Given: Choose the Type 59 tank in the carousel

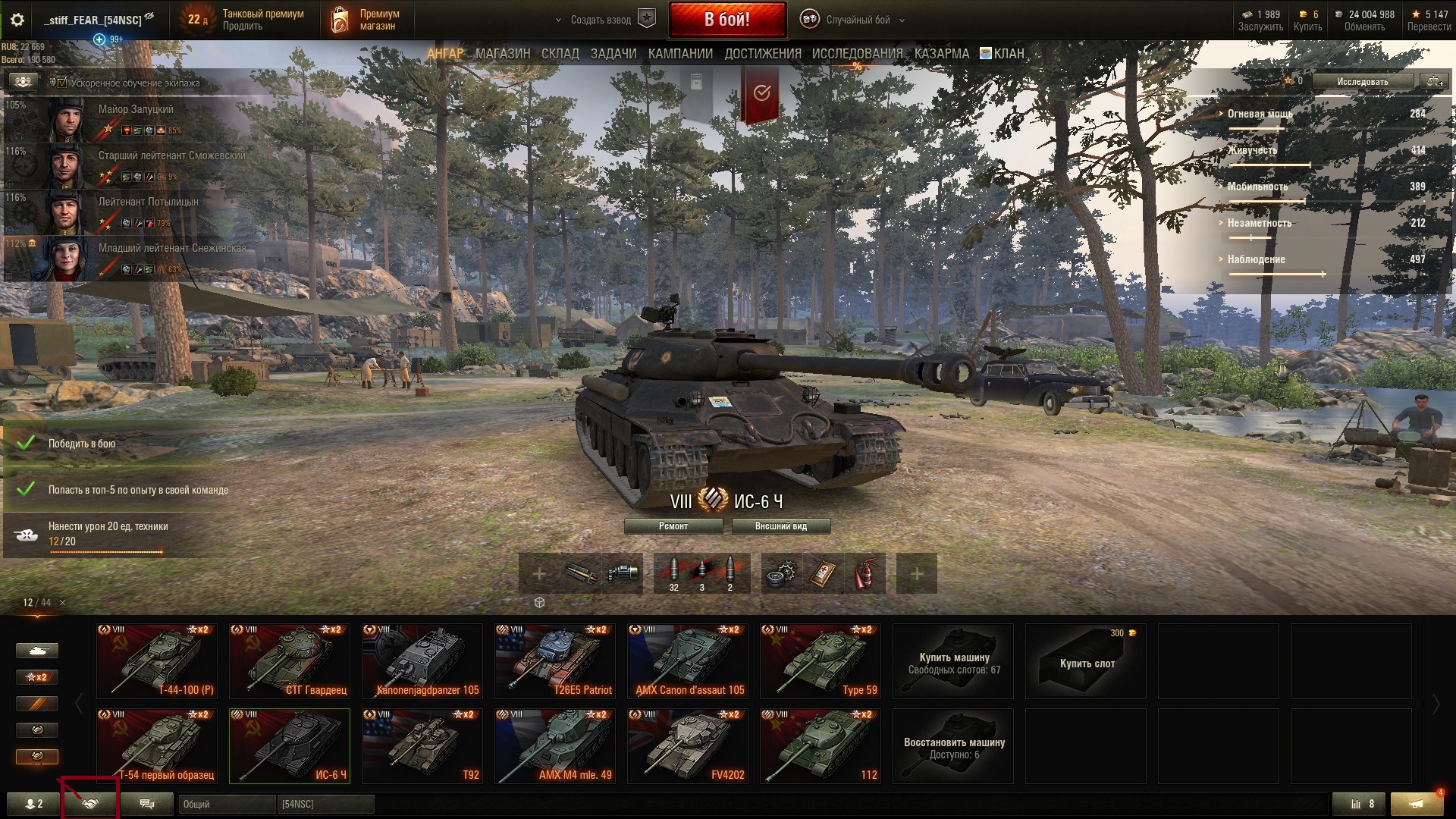Looking at the screenshot, I should click(820, 661).
